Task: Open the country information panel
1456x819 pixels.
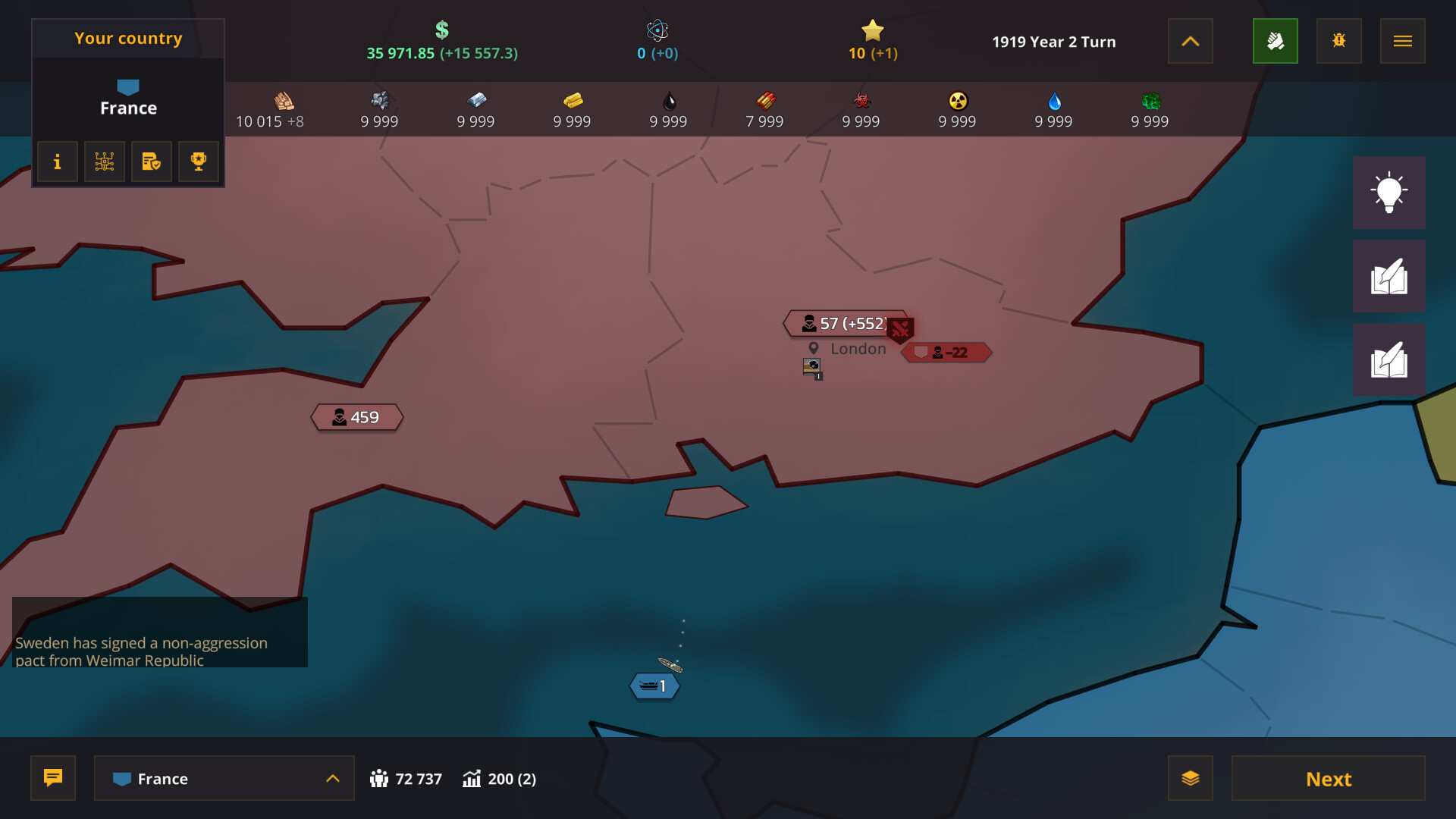Action: click(x=57, y=162)
